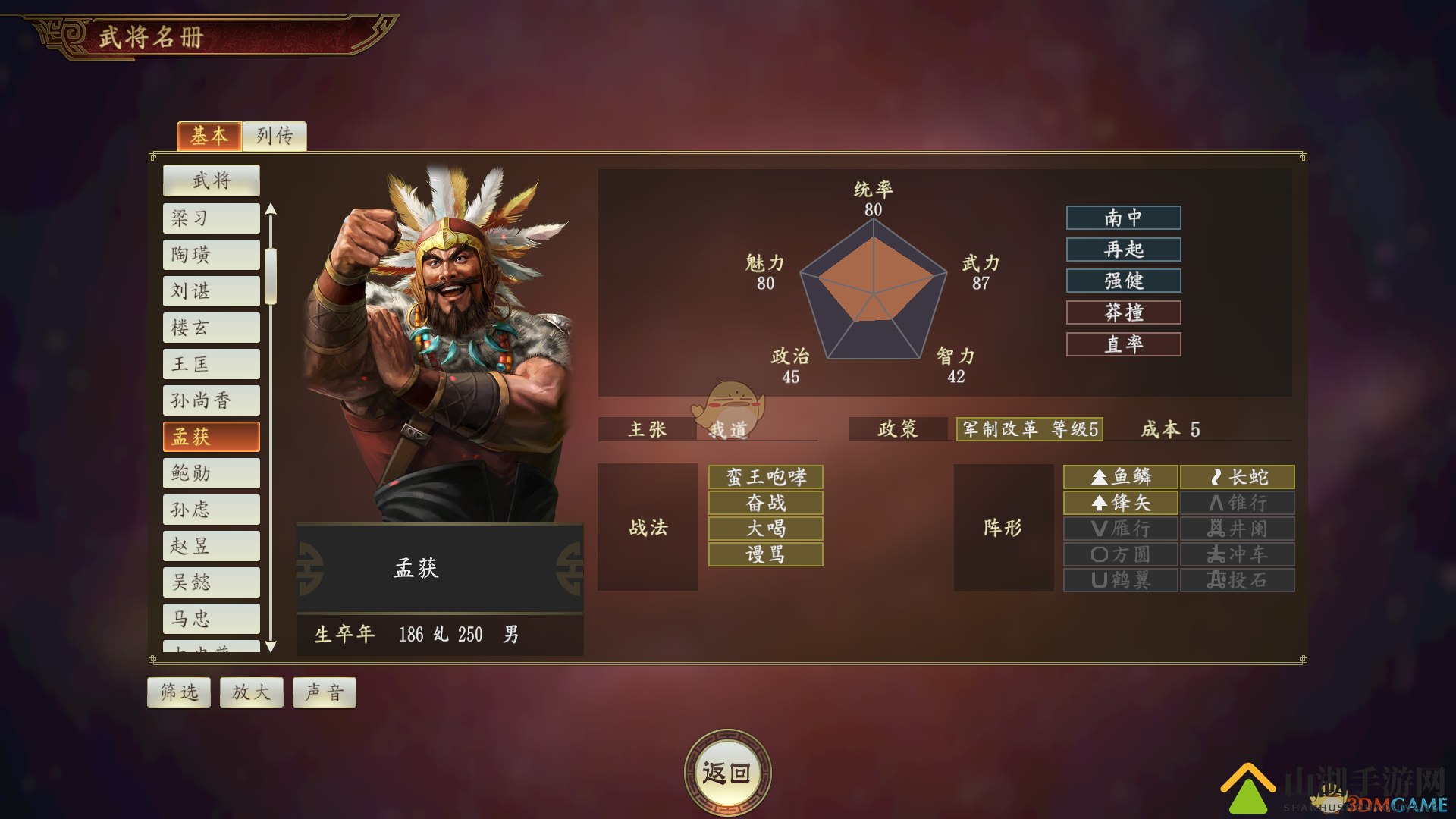Viewport: 1456px width, 819px height.
Task: Select 孙尚香 from the officer list
Action: click(211, 400)
